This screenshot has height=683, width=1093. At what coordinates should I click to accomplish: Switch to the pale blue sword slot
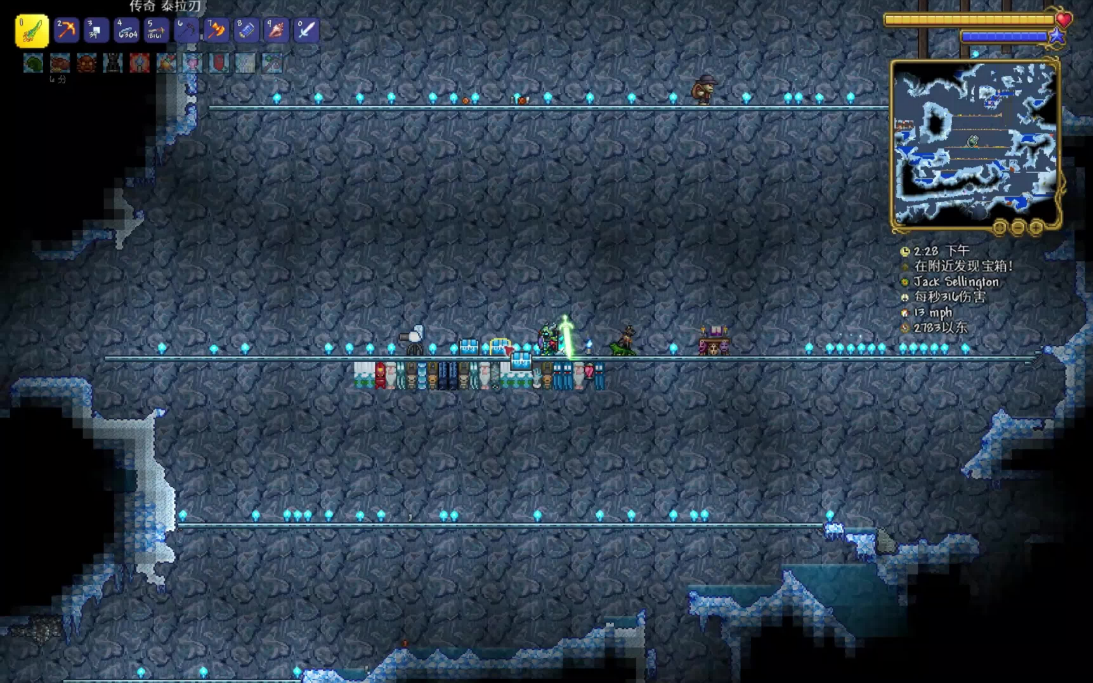pos(306,30)
